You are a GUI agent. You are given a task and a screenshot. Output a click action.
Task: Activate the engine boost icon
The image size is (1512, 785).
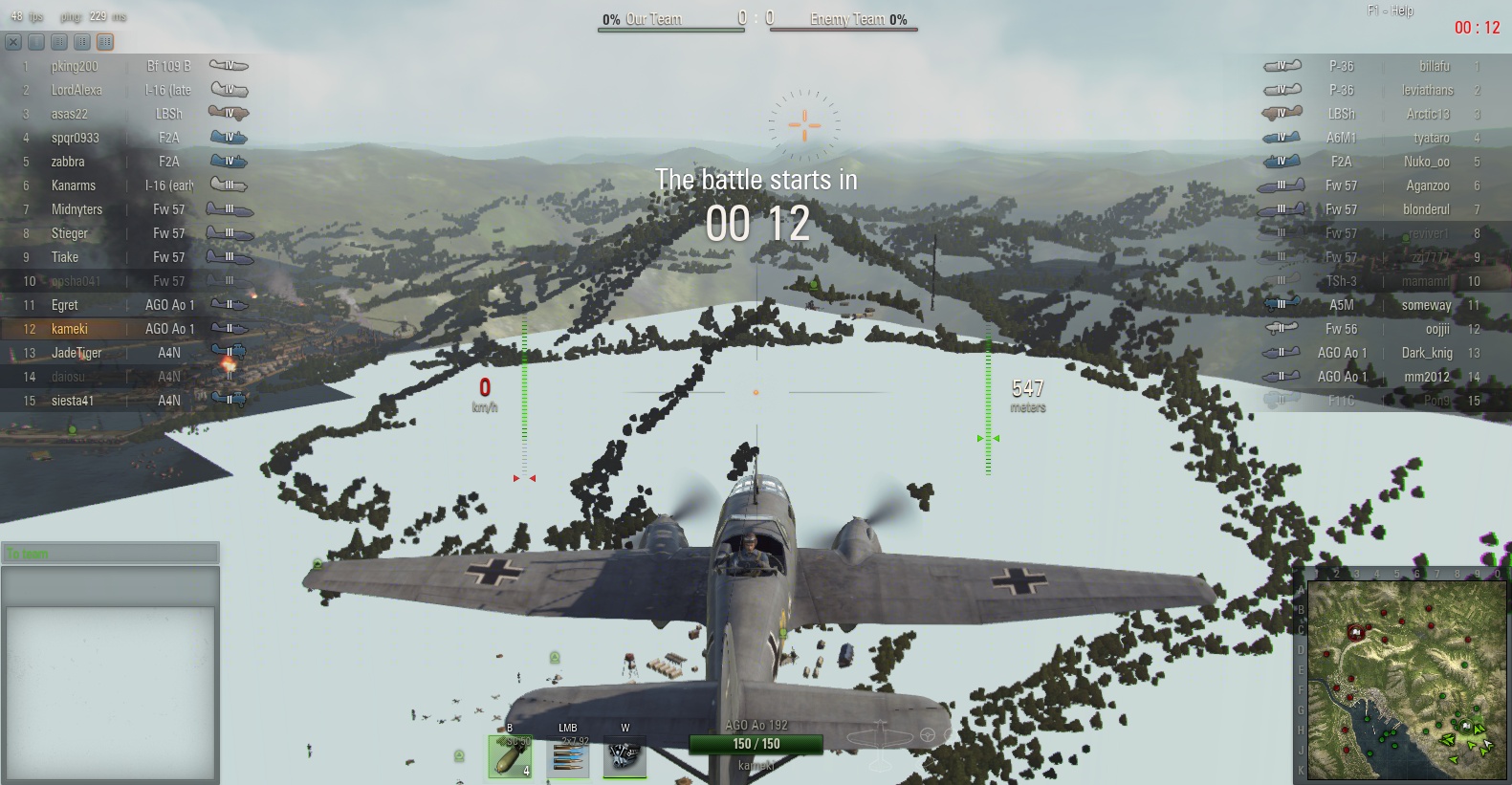pyautogui.click(x=625, y=756)
